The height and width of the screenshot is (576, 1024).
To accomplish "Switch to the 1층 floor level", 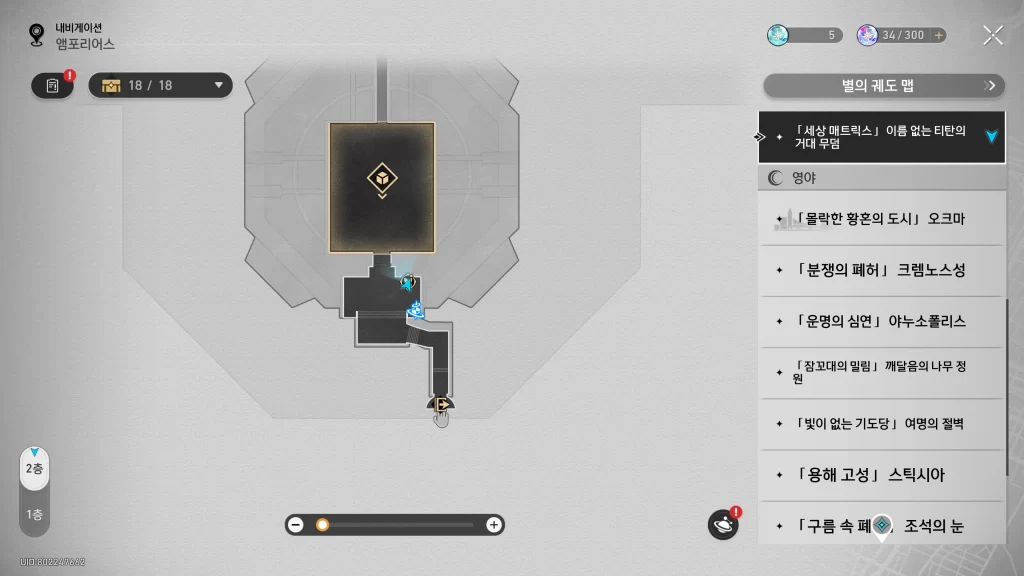I will coord(35,515).
